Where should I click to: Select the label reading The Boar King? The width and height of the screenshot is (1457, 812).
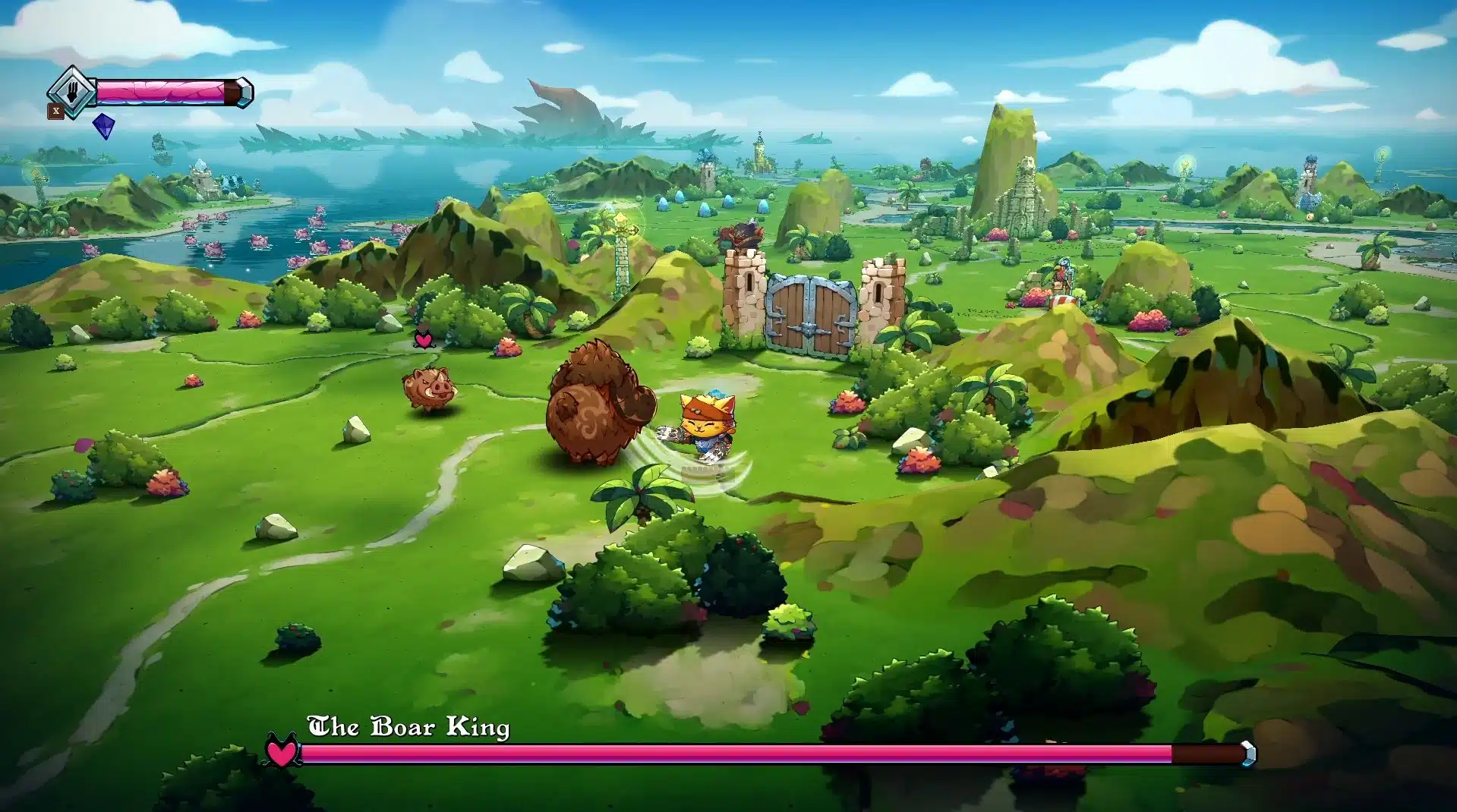pos(408,726)
